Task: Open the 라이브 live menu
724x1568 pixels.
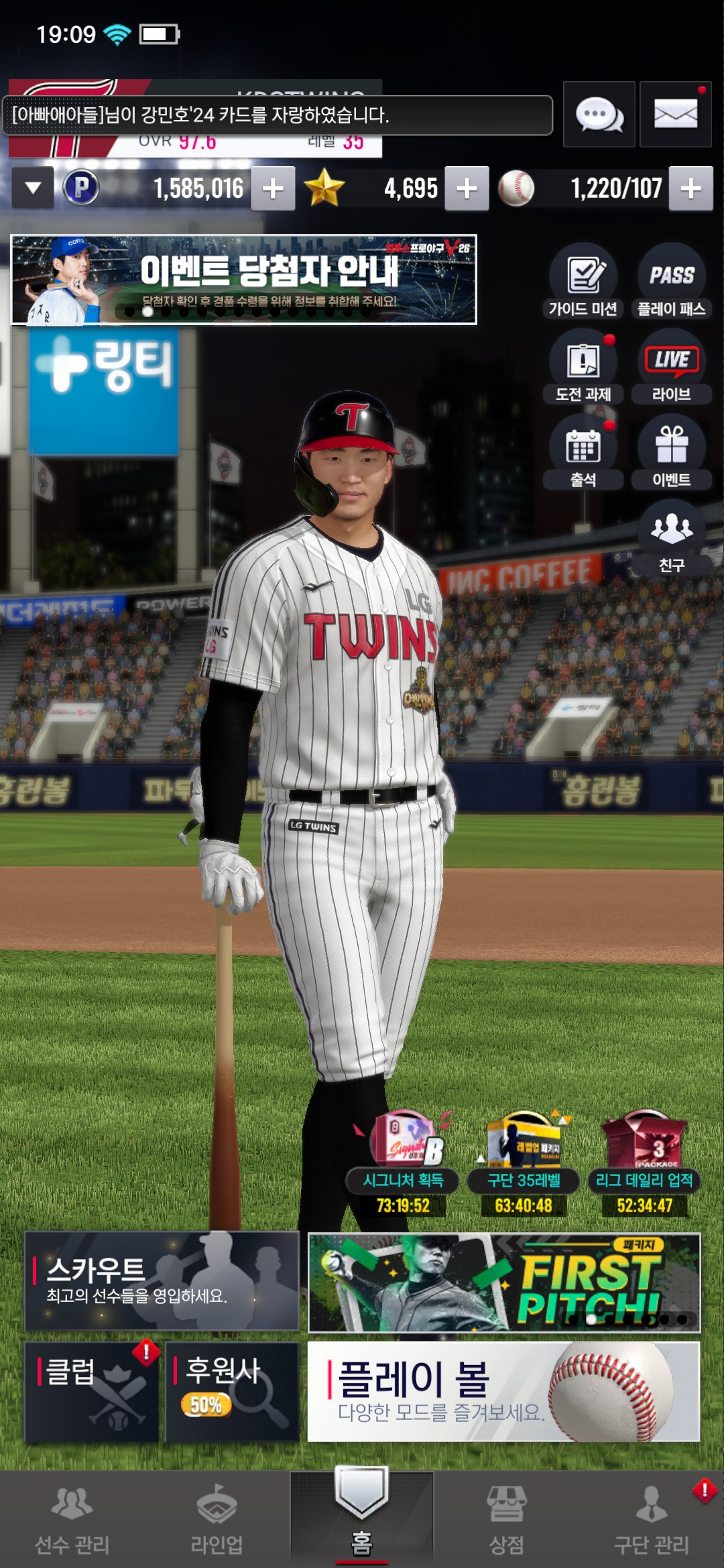Action: click(671, 367)
